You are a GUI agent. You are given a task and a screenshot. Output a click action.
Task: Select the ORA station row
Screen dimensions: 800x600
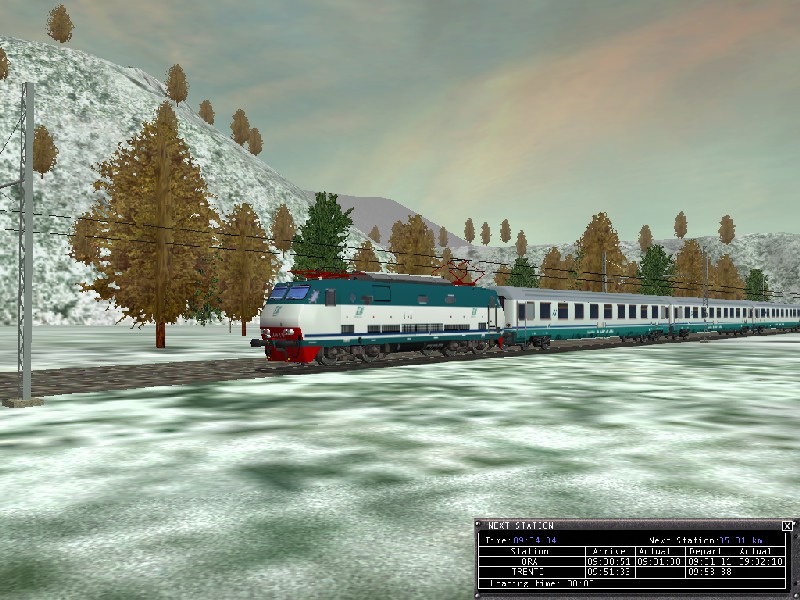529,562
